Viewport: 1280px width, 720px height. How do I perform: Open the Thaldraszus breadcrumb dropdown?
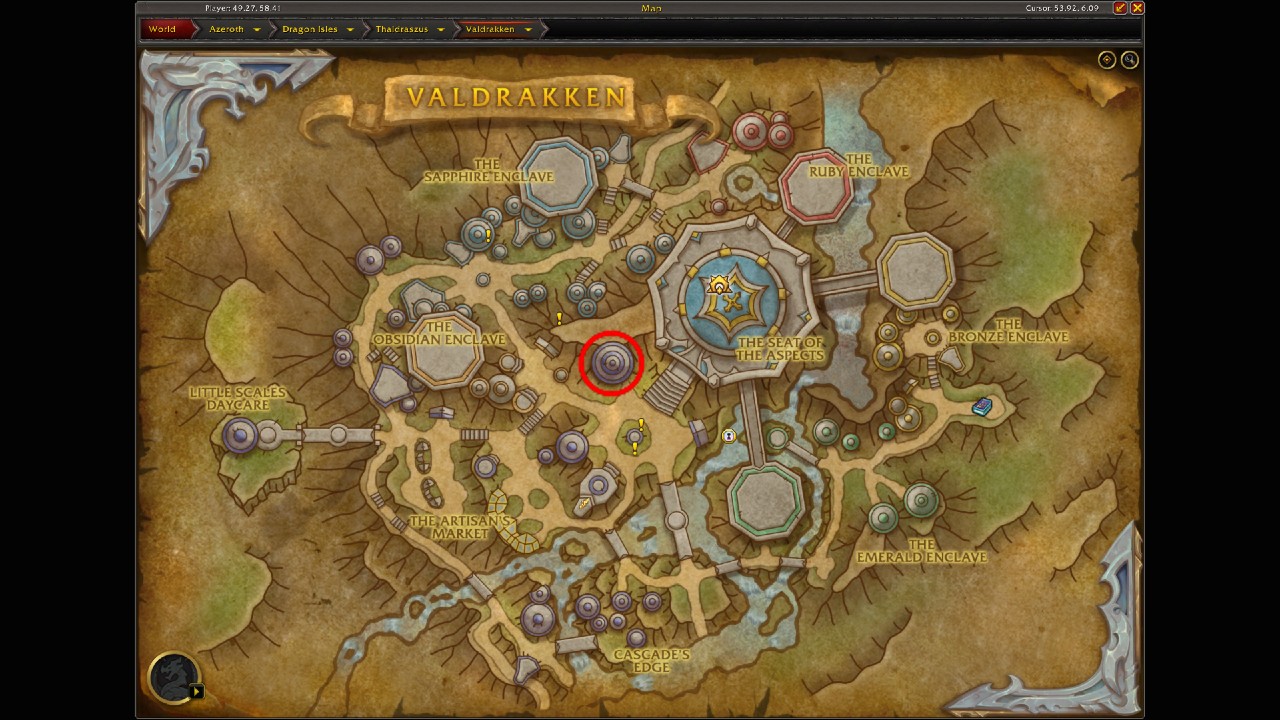click(441, 29)
